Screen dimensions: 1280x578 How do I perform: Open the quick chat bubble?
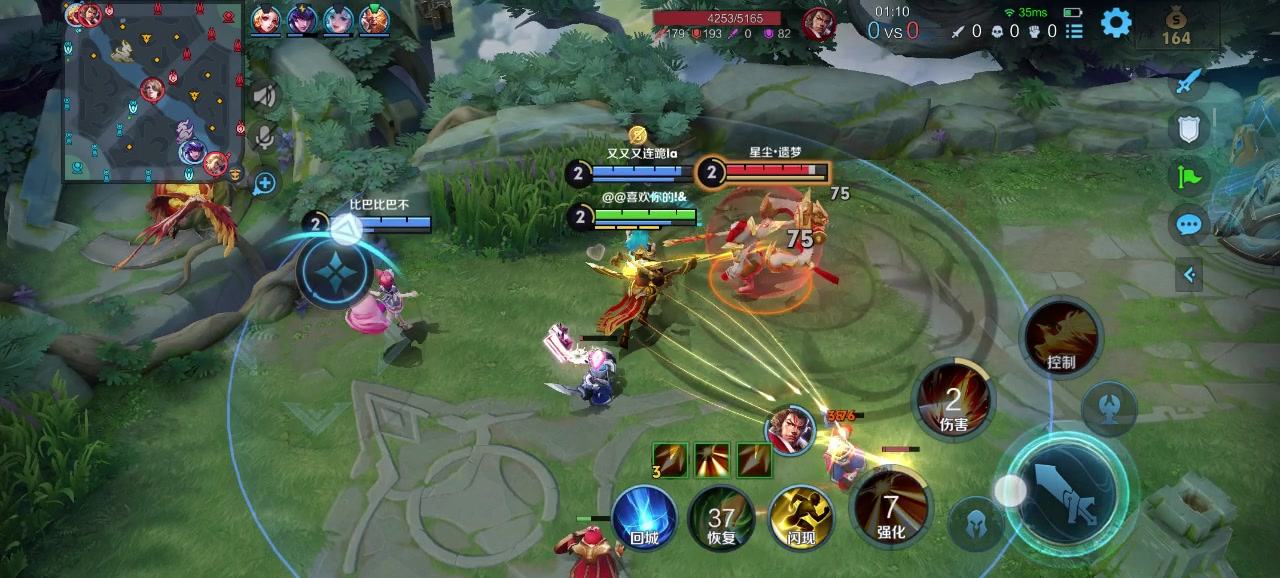[x=1188, y=225]
